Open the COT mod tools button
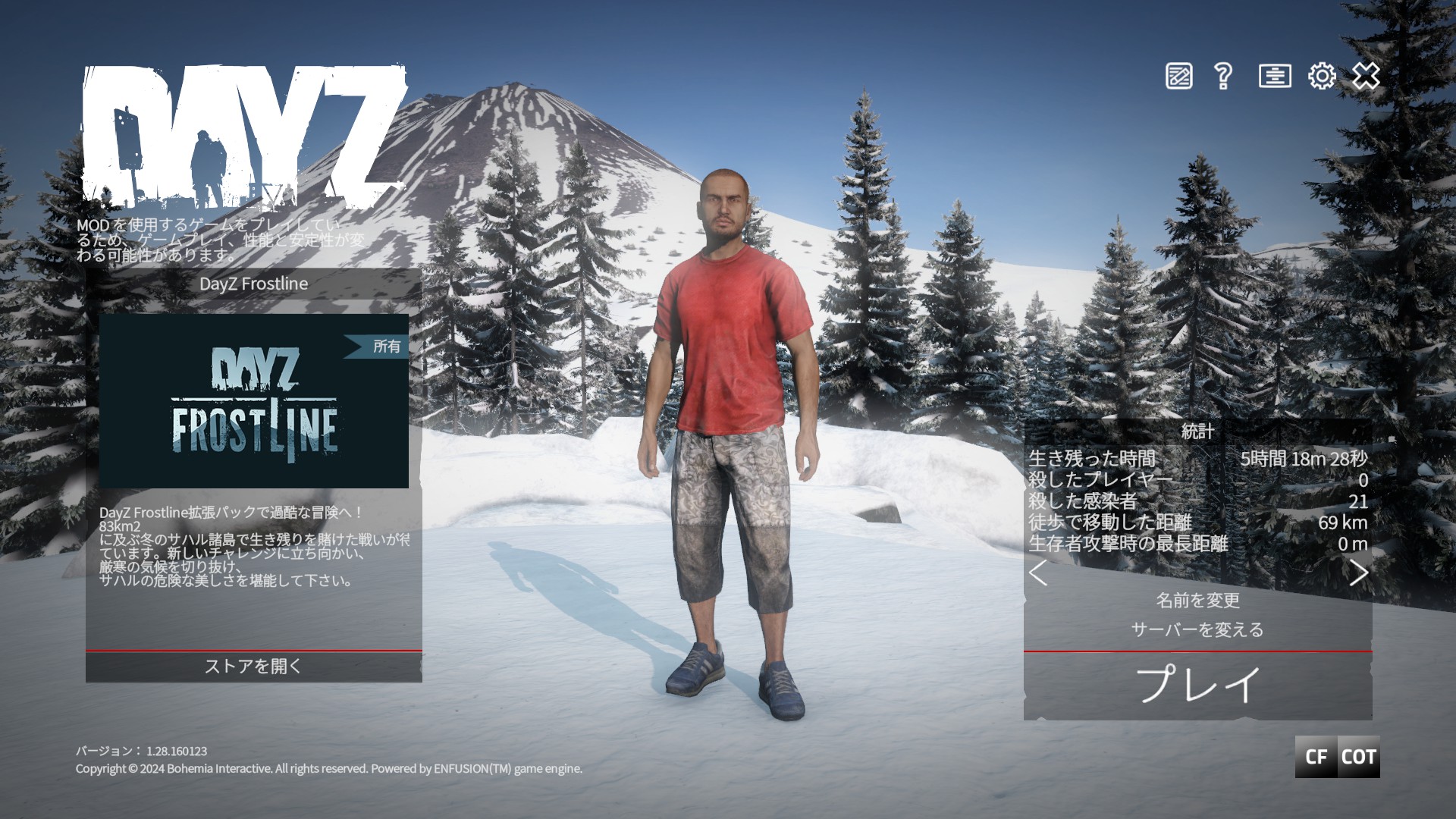The height and width of the screenshot is (819, 1456). click(x=1358, y=757)
